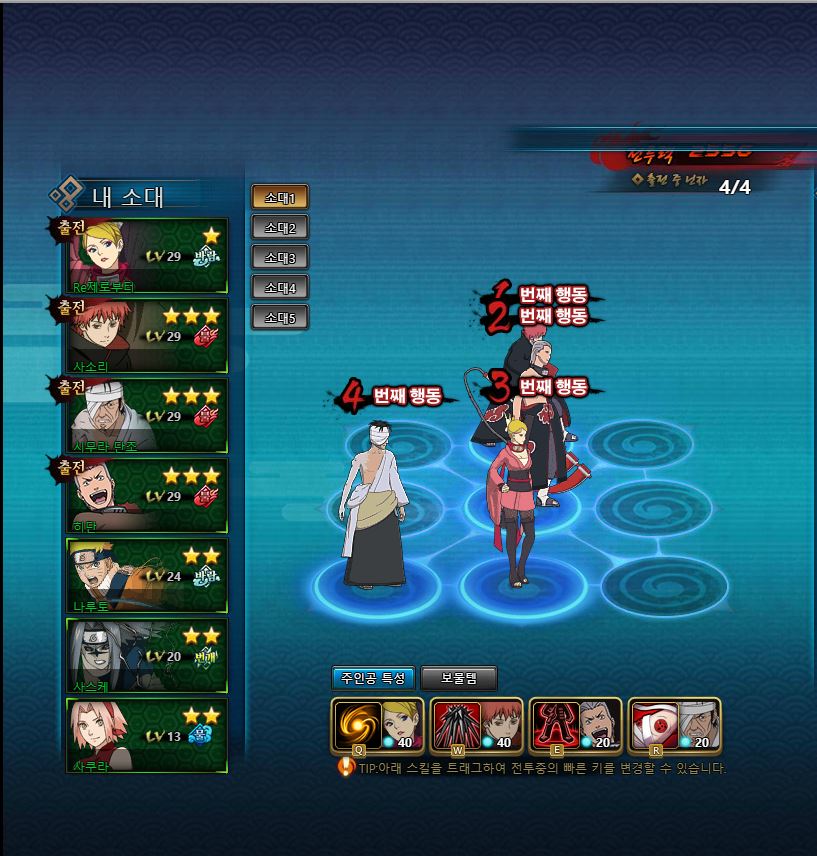The width and height of the screenshot is (817, 856).
Task: Select squad tab 소대1
Action: [279, 197]
